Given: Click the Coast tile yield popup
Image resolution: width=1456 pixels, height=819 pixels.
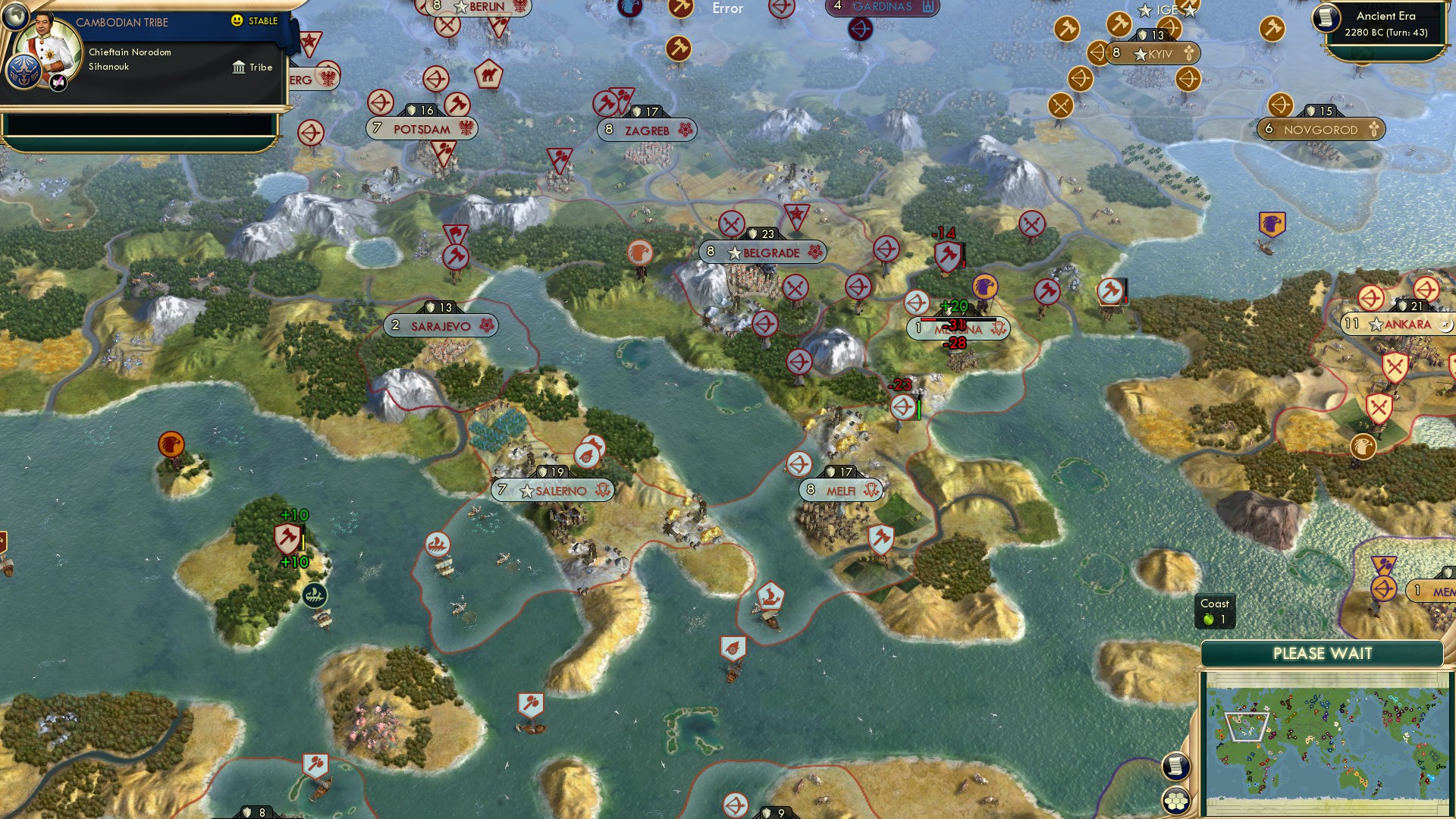Looking at the screenshot, I should [x=1215, y=611].
